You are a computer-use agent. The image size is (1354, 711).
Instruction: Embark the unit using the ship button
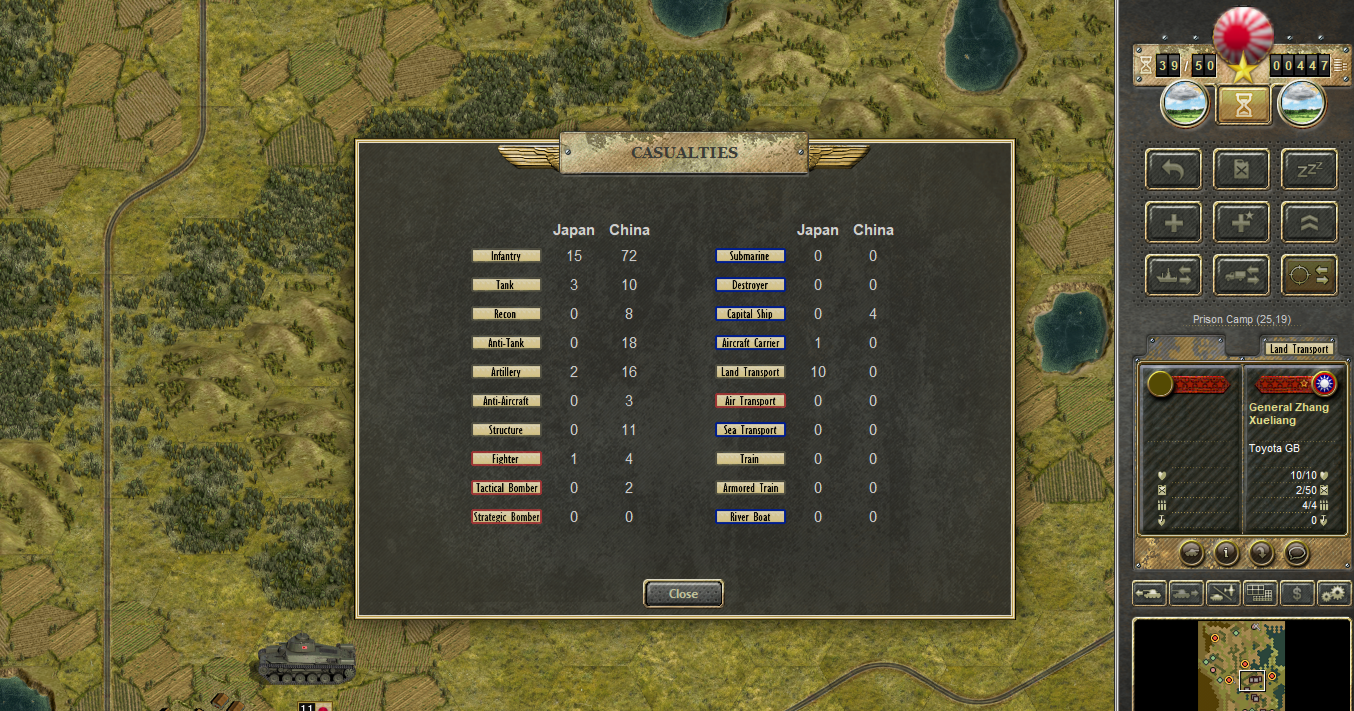click(1174, 275)
